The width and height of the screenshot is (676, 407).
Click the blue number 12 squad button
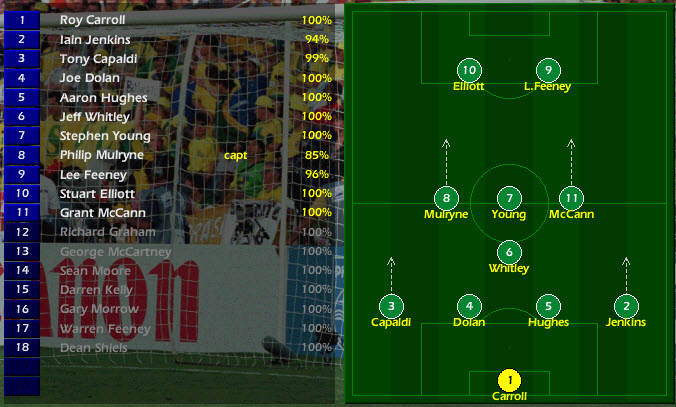coord(22,232)
